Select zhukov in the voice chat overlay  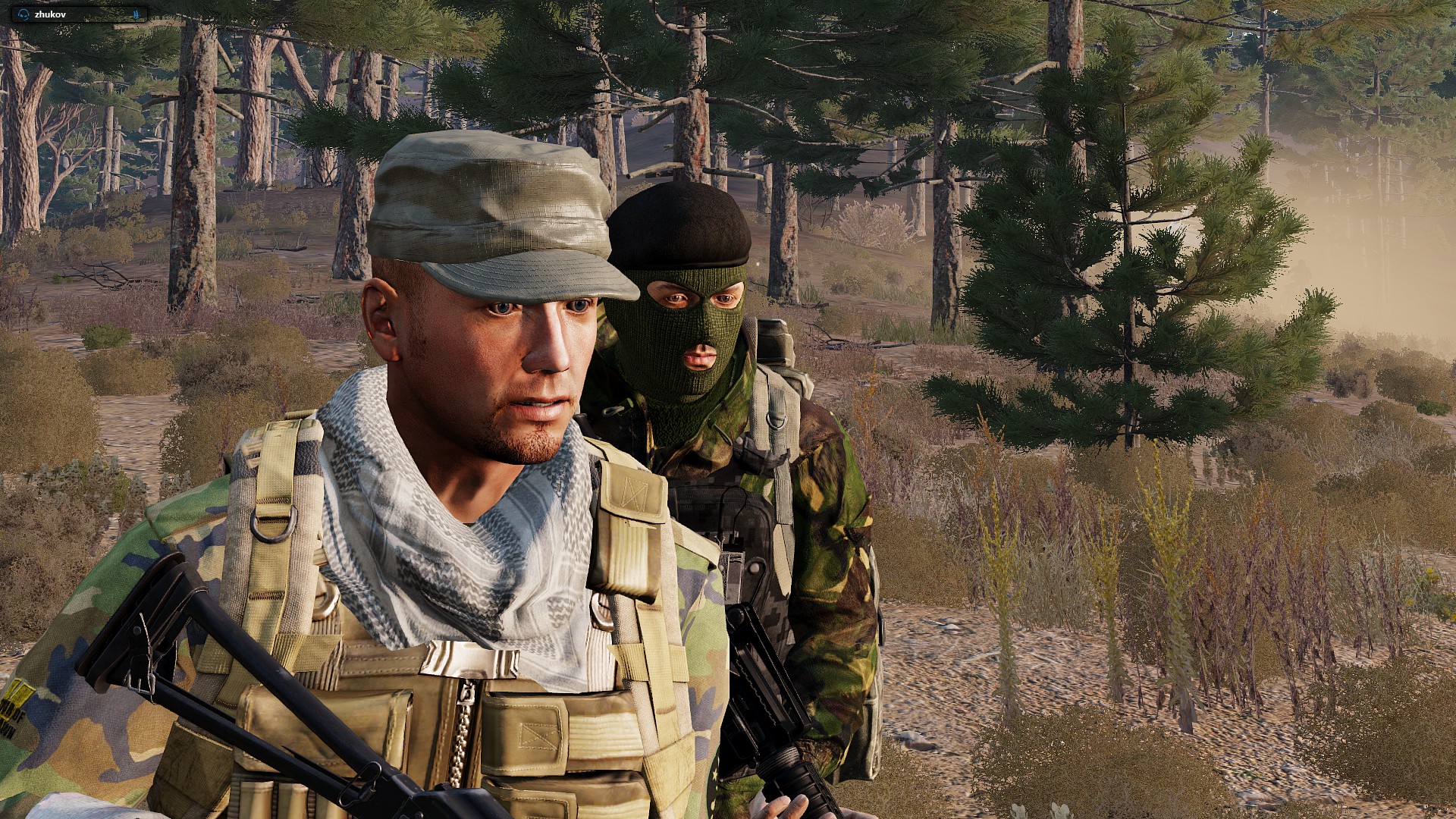51,14
